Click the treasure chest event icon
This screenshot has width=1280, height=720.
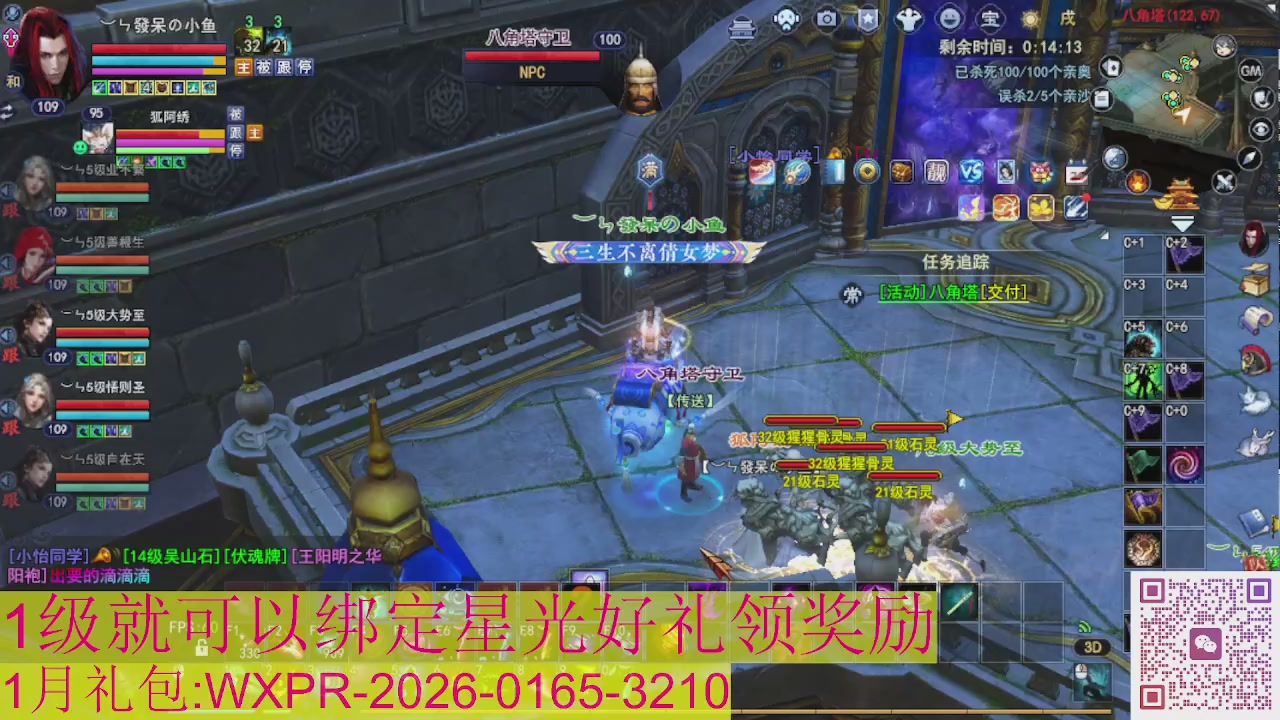[901, 171]
